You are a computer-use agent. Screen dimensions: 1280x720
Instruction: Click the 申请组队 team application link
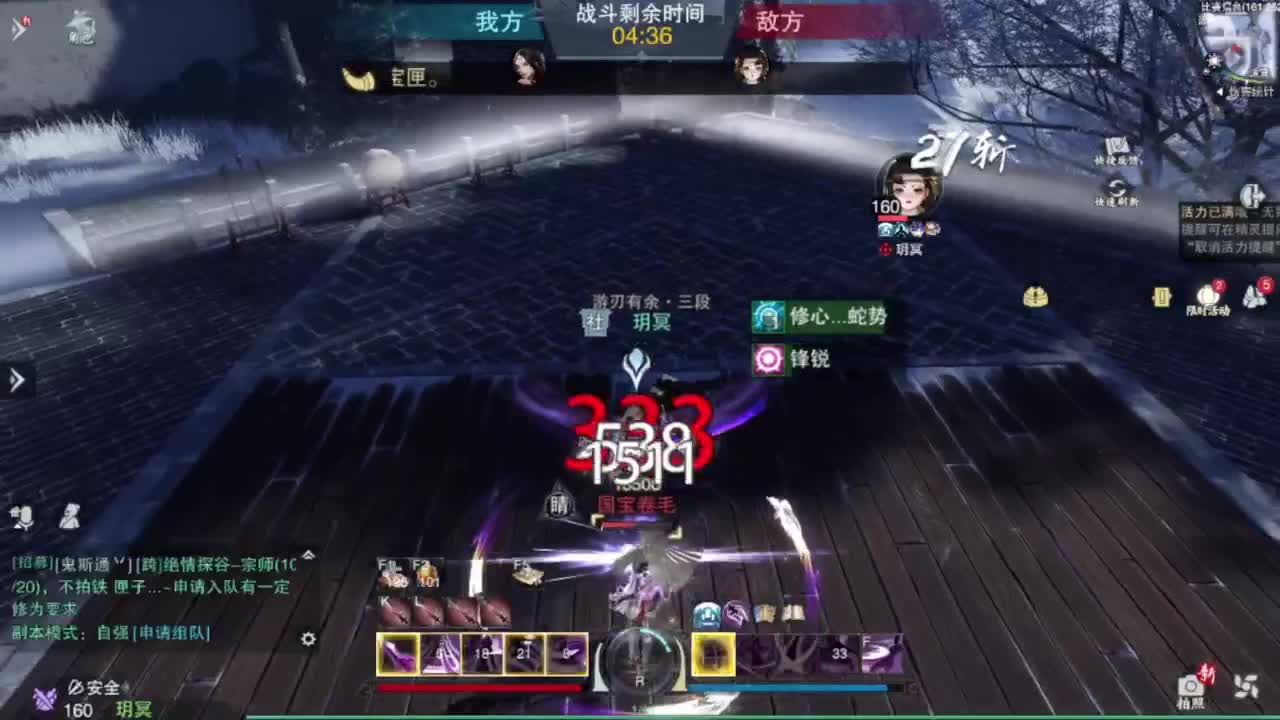point(170,635)
